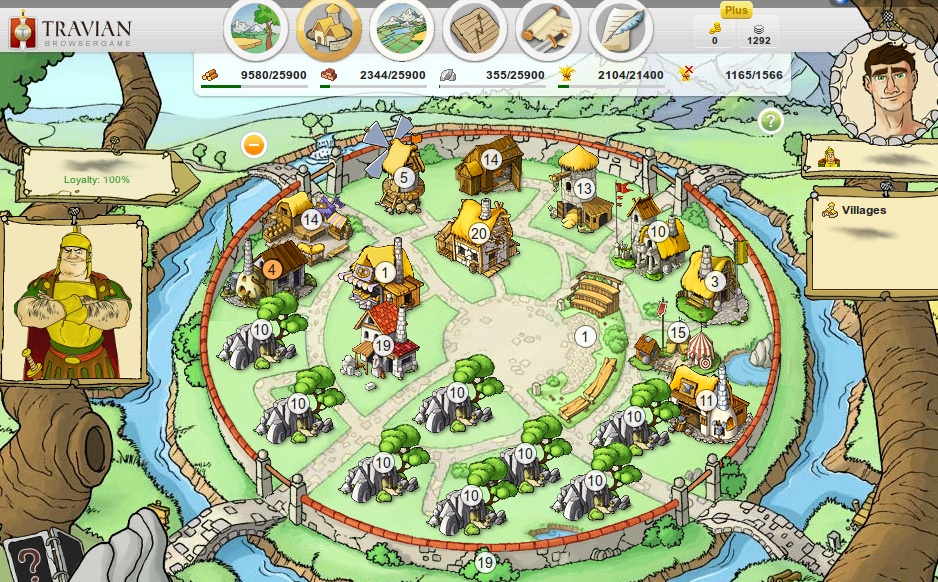Open the resource fields overview
The width and height of the screenshot is (938, 582).
256,29
